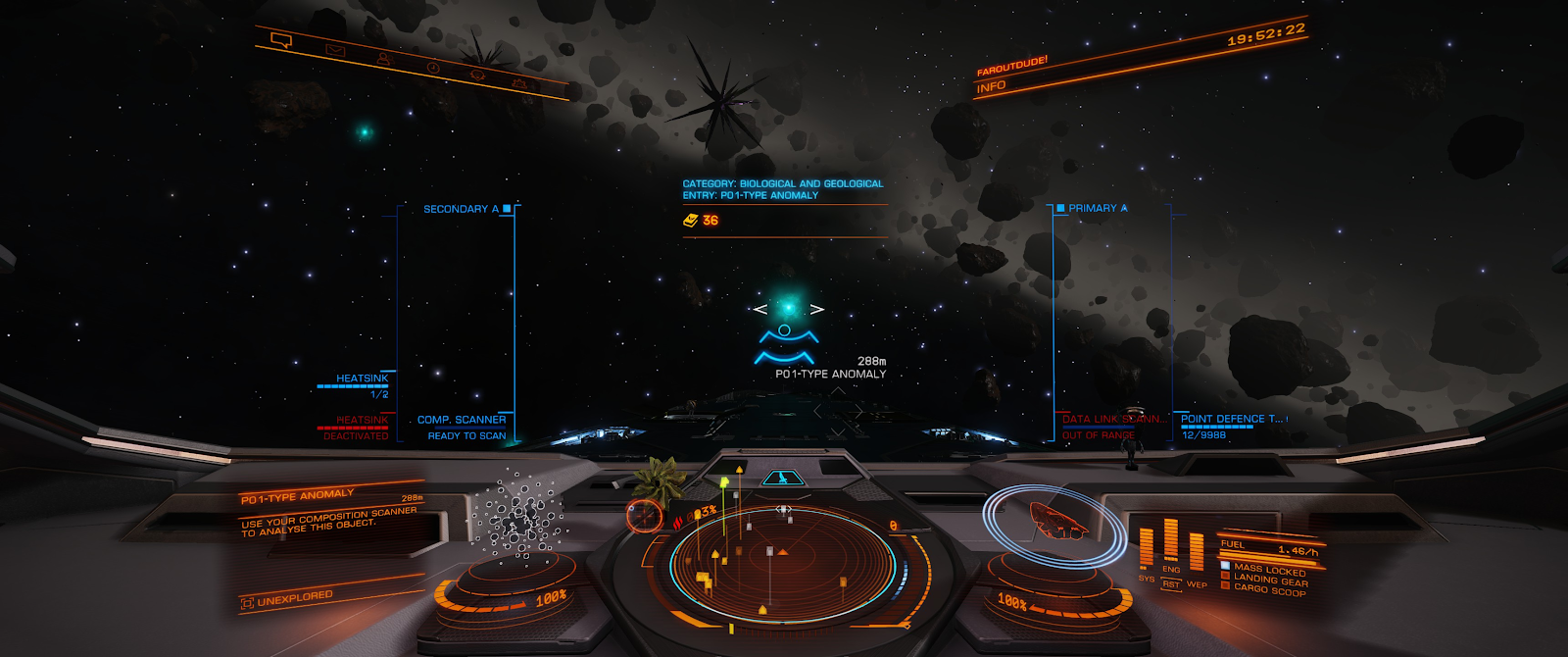Open the envelope inbox tab
The image size is (1568, 657).
(x=335, y=50)
